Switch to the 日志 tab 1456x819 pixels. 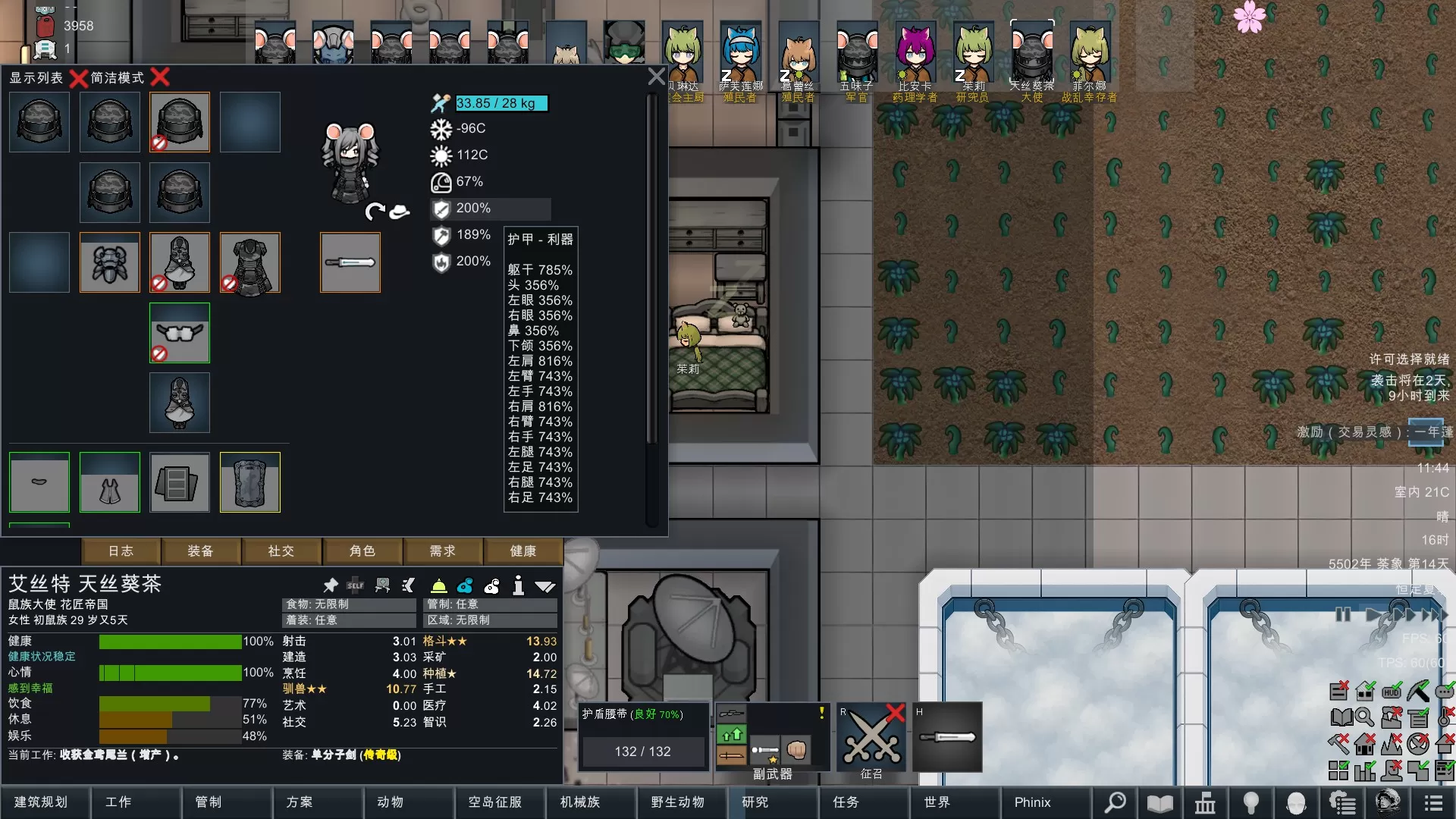point(121,551)
